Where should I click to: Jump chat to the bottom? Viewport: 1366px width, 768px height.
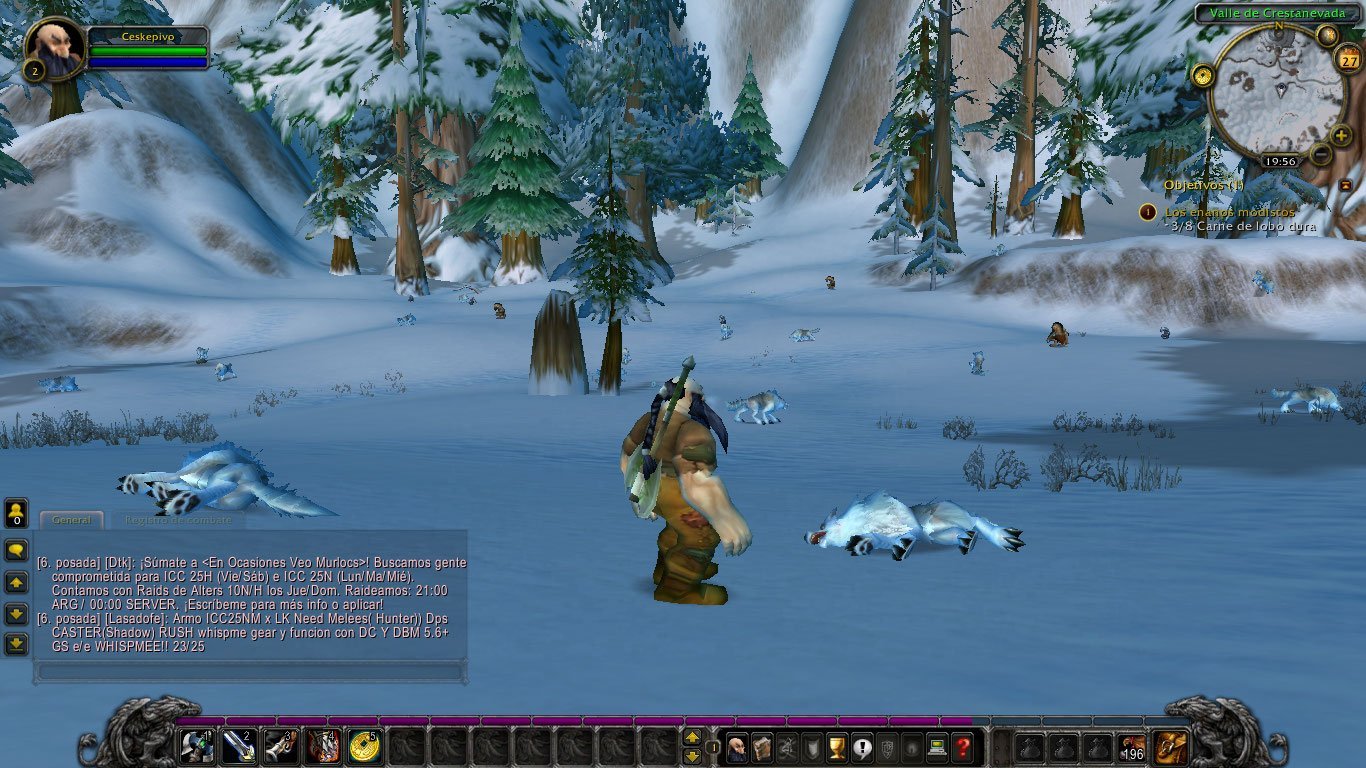point(16,644)
